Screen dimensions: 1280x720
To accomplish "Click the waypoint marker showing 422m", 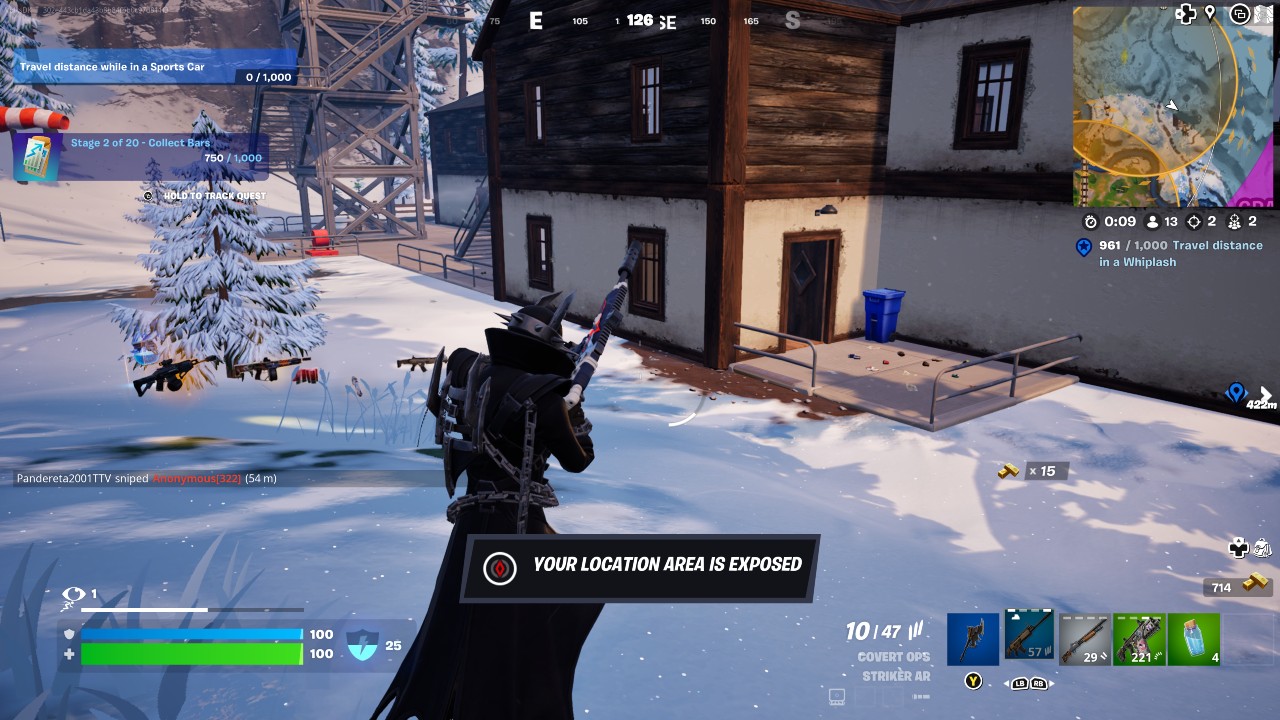I will coord(1236,393).
